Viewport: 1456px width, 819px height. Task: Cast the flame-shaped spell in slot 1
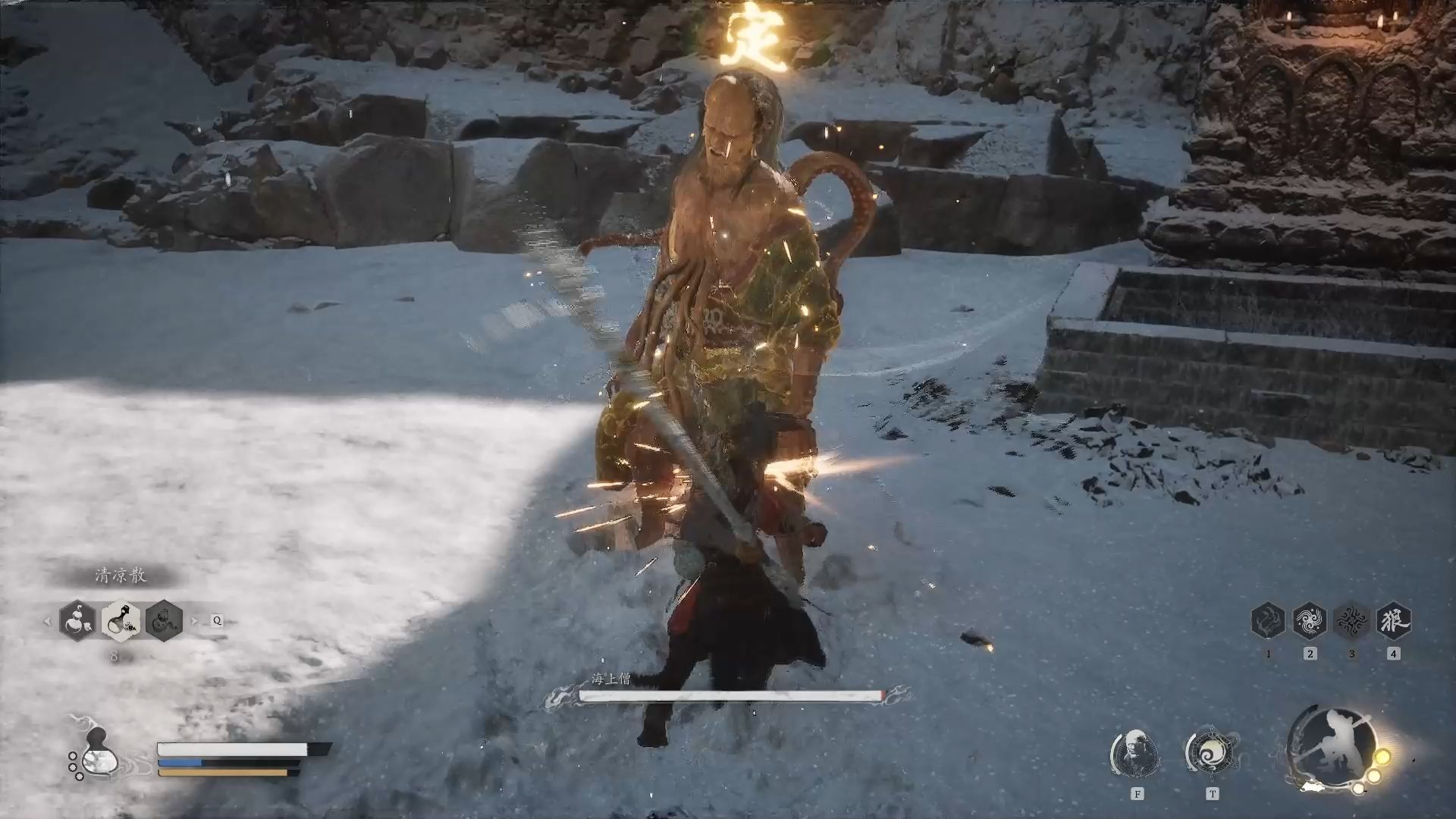1268,621
